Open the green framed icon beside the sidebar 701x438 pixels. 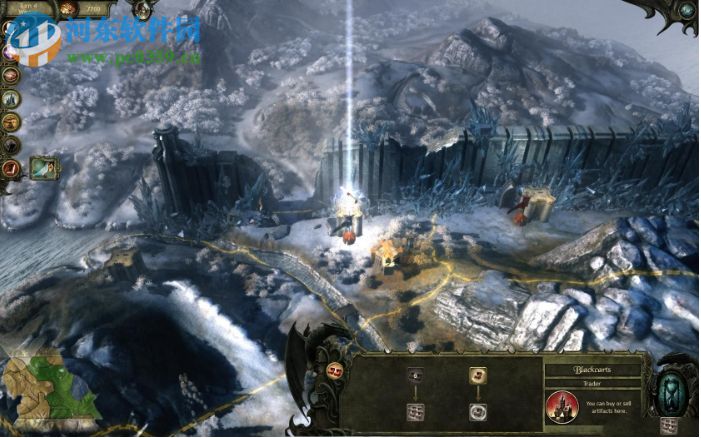44,169
